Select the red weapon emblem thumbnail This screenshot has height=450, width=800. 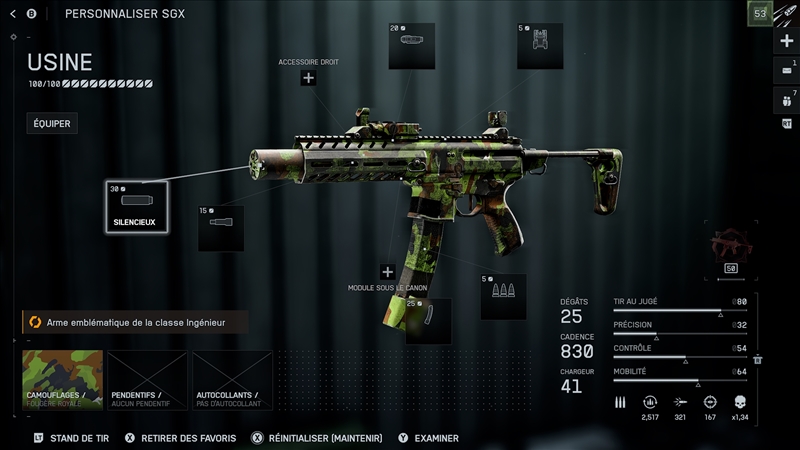[730, 246]
